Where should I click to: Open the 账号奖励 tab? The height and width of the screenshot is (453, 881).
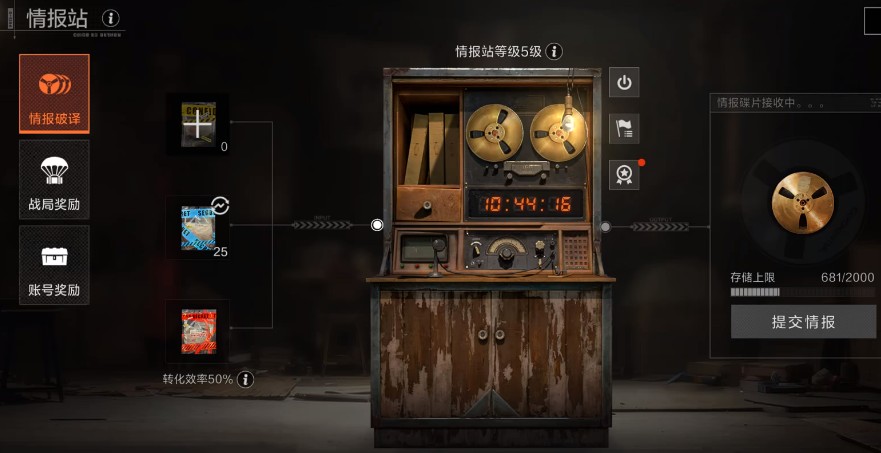pos(54,265)
